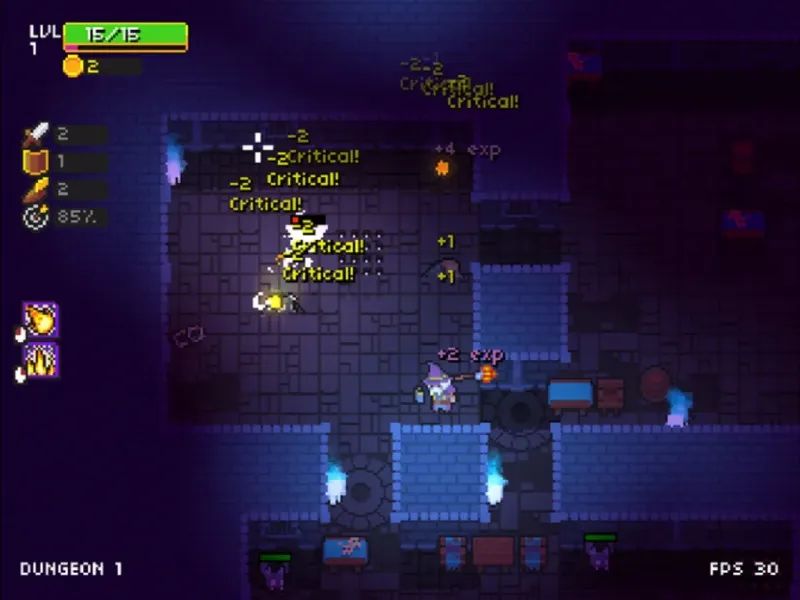Activate the fireball spell icon
Screen dimensions: 800x600
41,320
